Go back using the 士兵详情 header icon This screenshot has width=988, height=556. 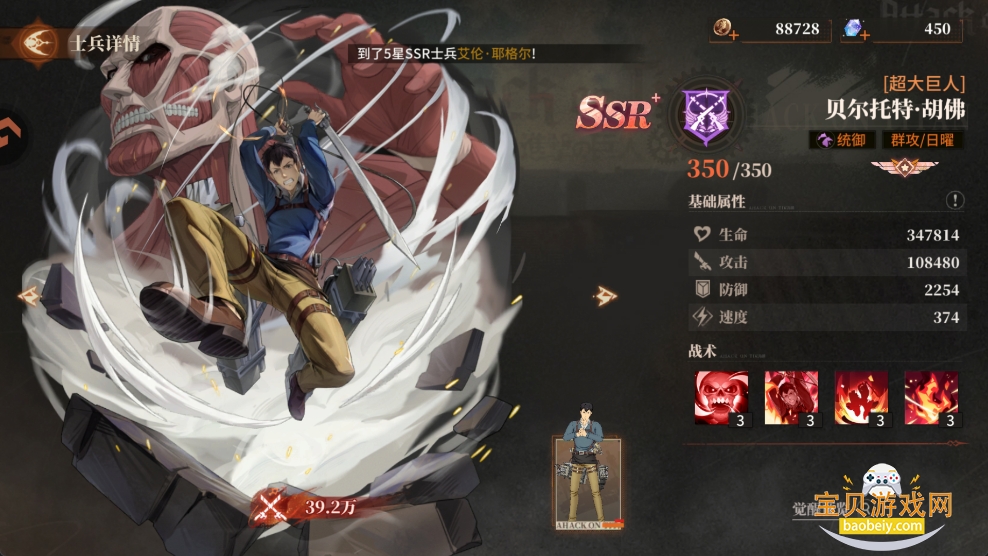(39, 43)
